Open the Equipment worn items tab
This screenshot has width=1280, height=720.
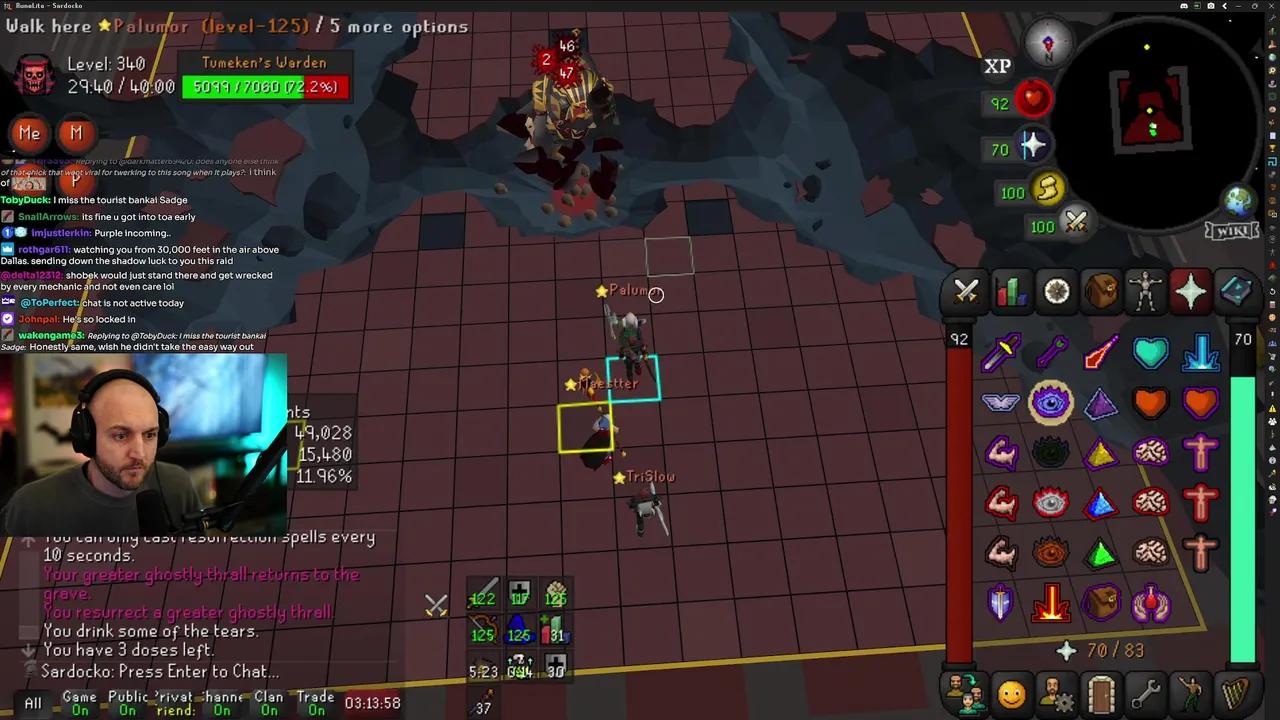point(1147,291)
